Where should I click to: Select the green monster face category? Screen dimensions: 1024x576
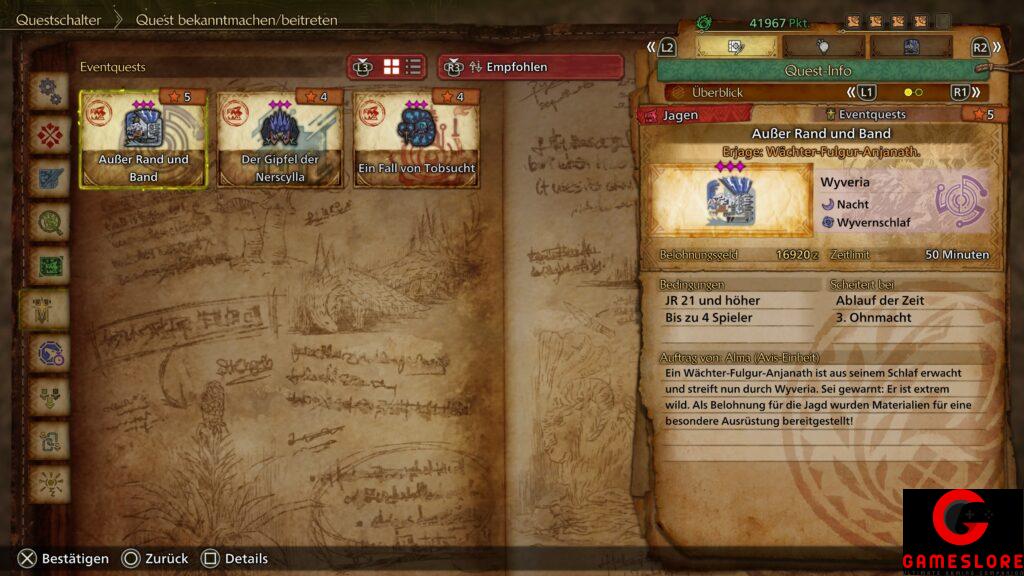[49, 267]
